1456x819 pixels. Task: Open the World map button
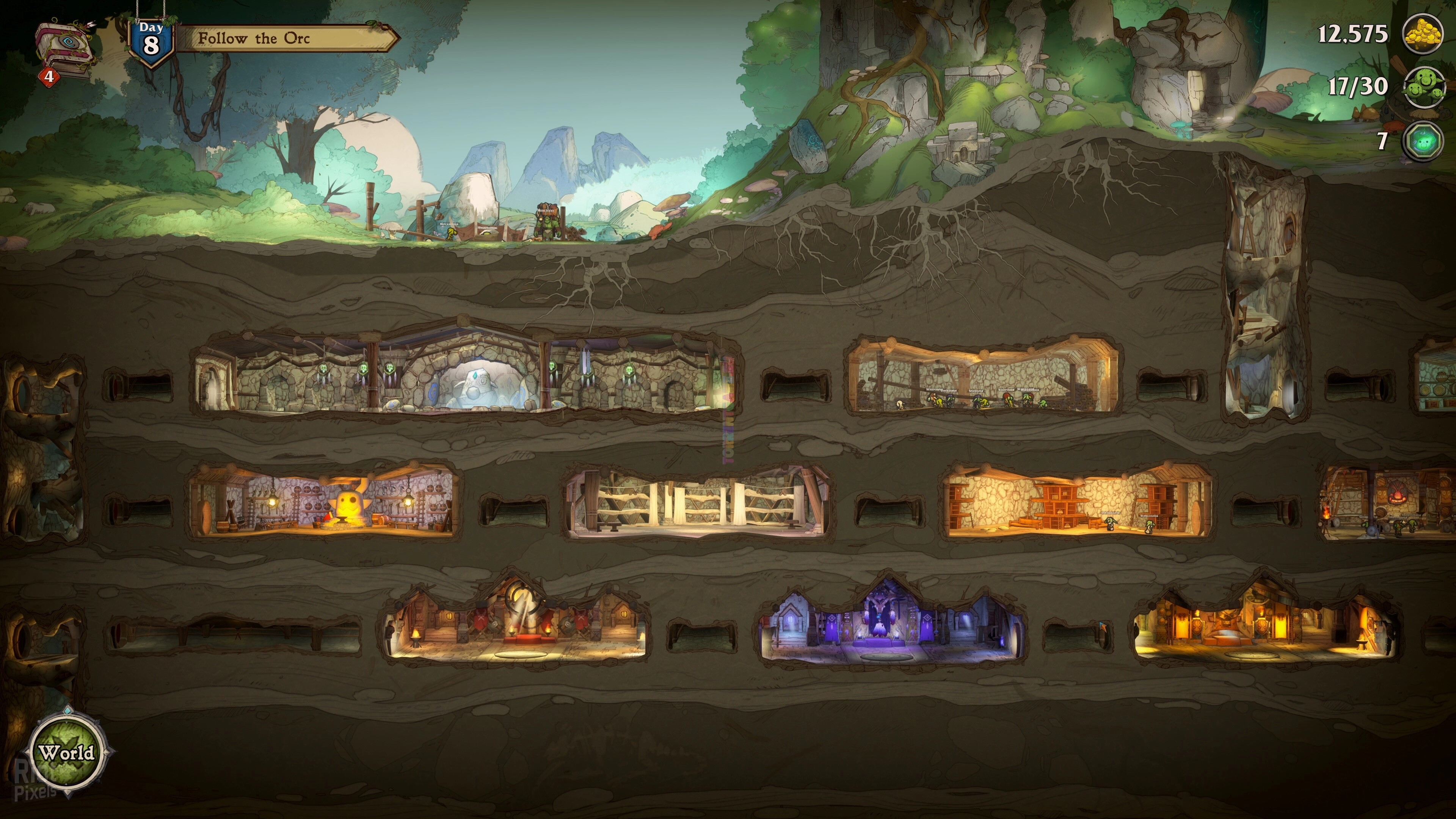point(67,752)
